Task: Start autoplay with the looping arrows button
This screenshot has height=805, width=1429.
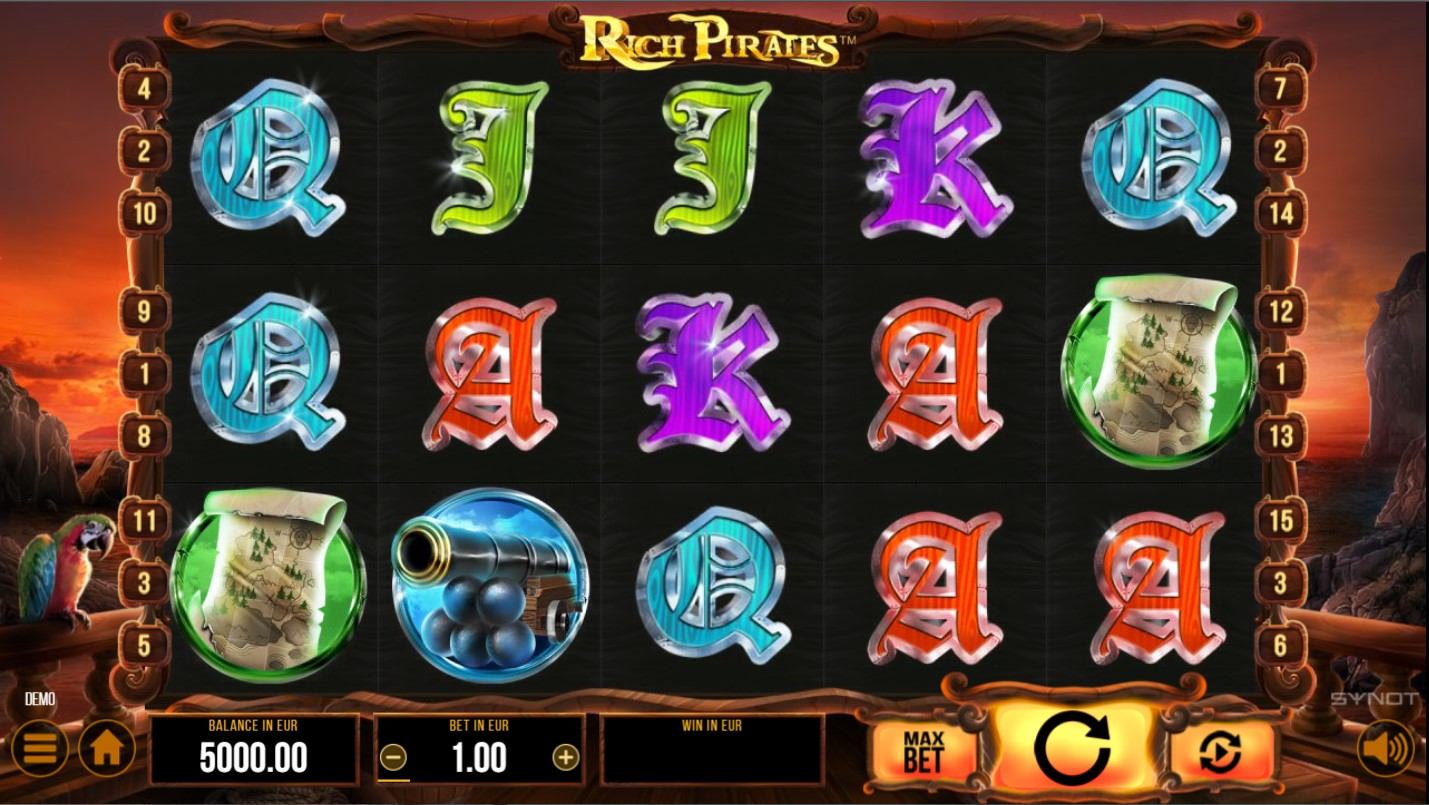Action: (x=1222, y=752)
